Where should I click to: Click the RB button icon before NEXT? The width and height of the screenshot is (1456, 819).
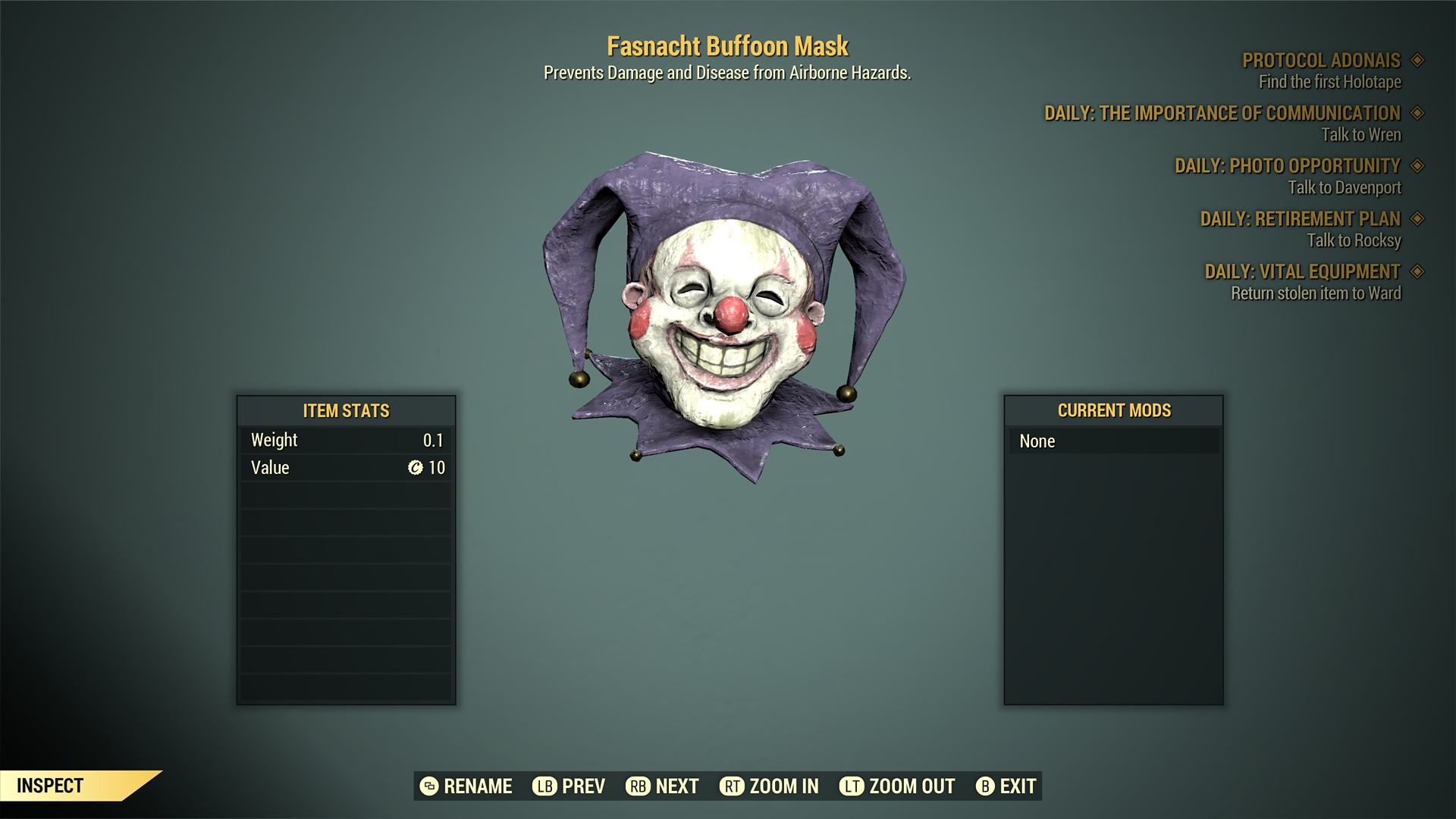[637, 786]
